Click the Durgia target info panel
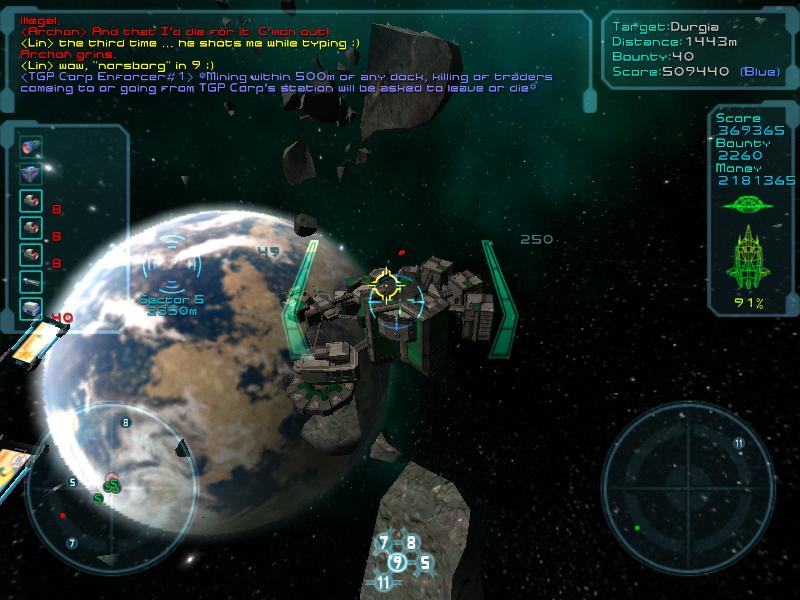 [694, 50]
